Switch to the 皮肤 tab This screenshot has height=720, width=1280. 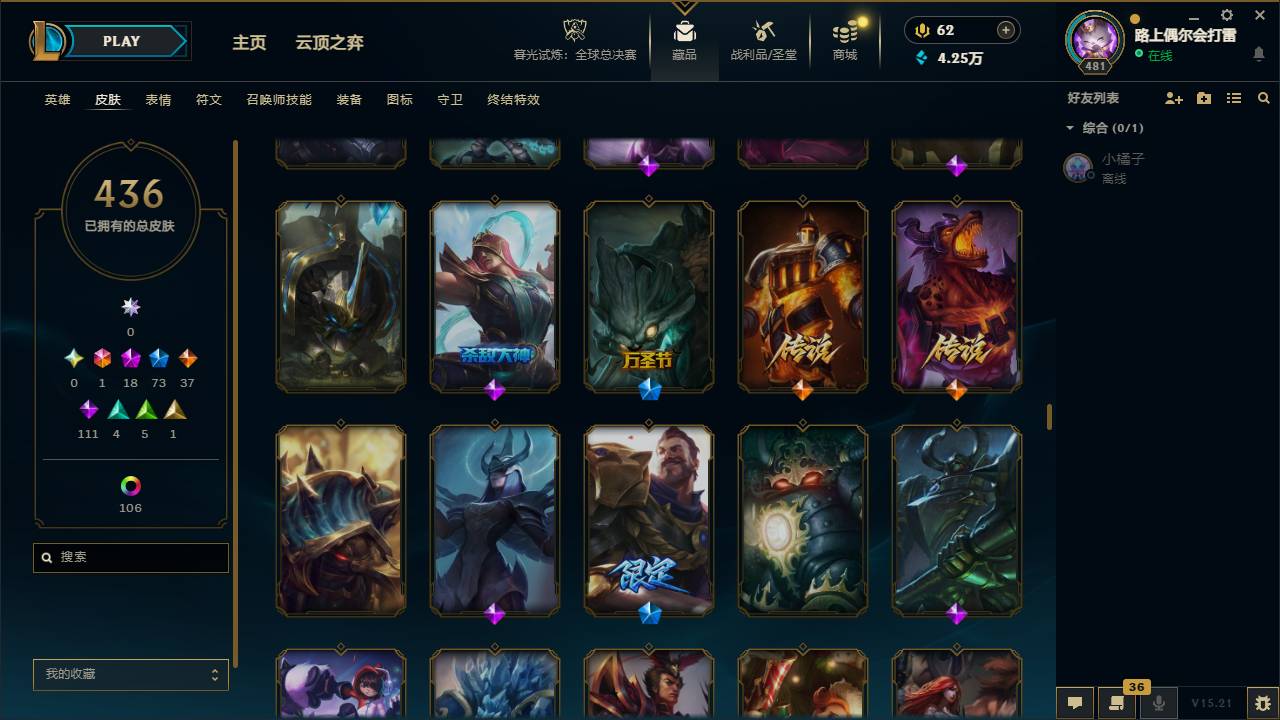(x=106, y=100)
